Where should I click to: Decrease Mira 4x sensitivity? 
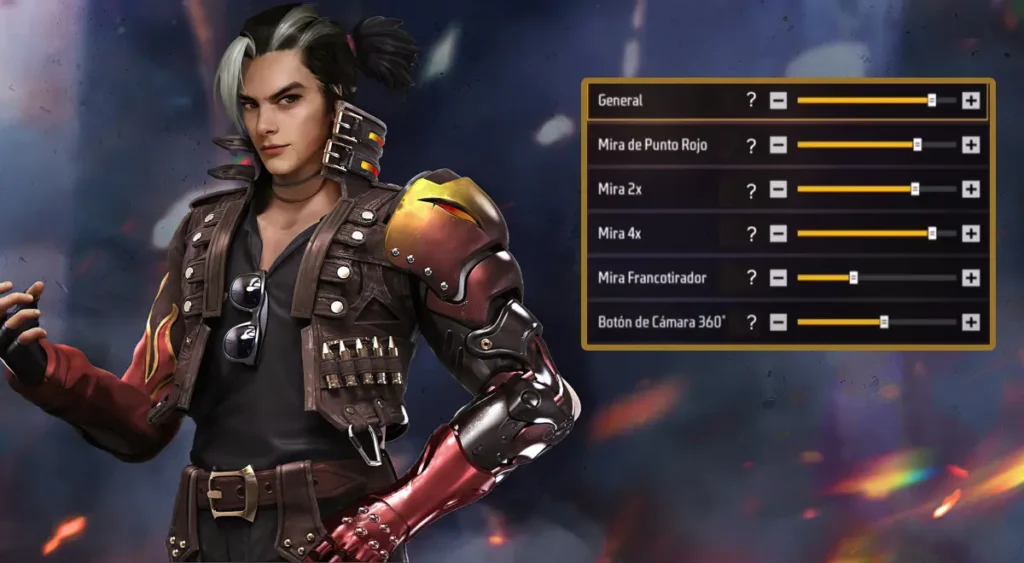pyautogui.click(x=778, y=233)
